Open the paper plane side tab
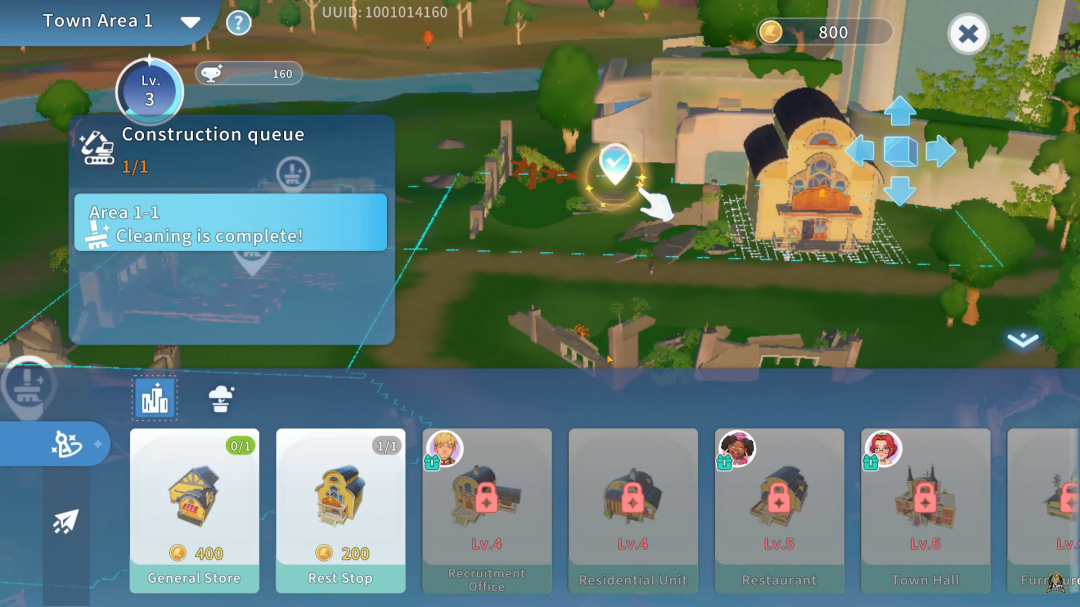The image size is (1080, 607). (x=66, y=520)
